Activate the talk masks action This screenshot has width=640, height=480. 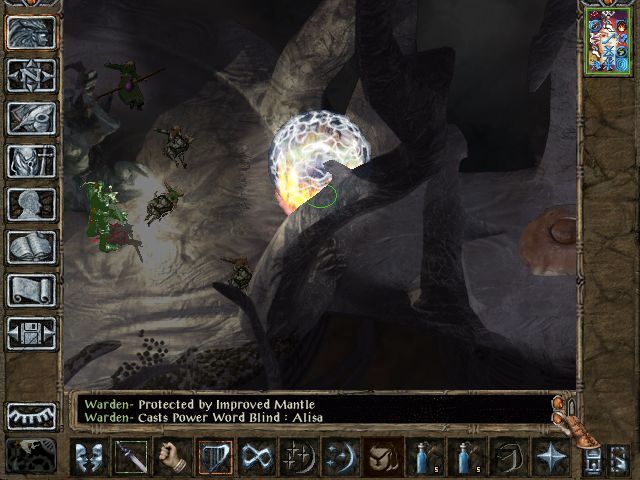pyautogui.click(x=89, y=457)
